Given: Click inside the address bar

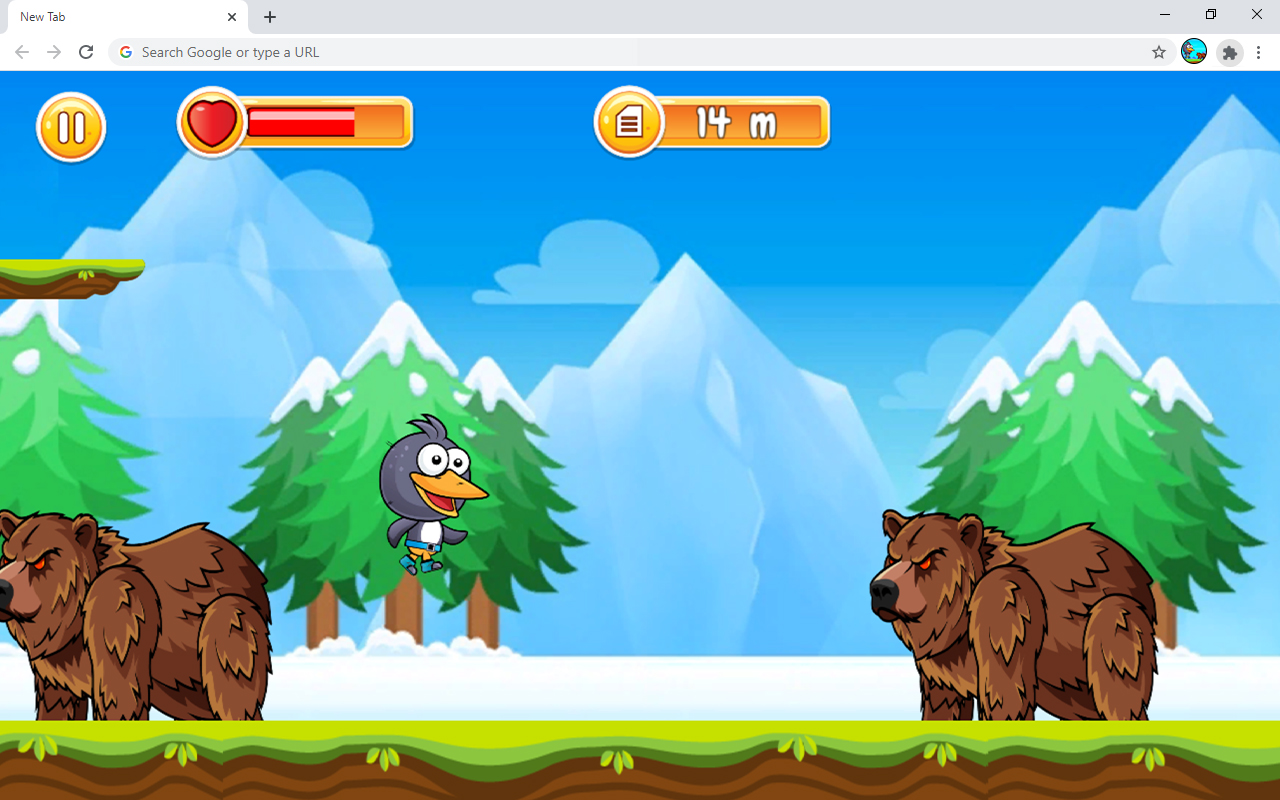Looking at the screenshot, I should click(500, 52).
